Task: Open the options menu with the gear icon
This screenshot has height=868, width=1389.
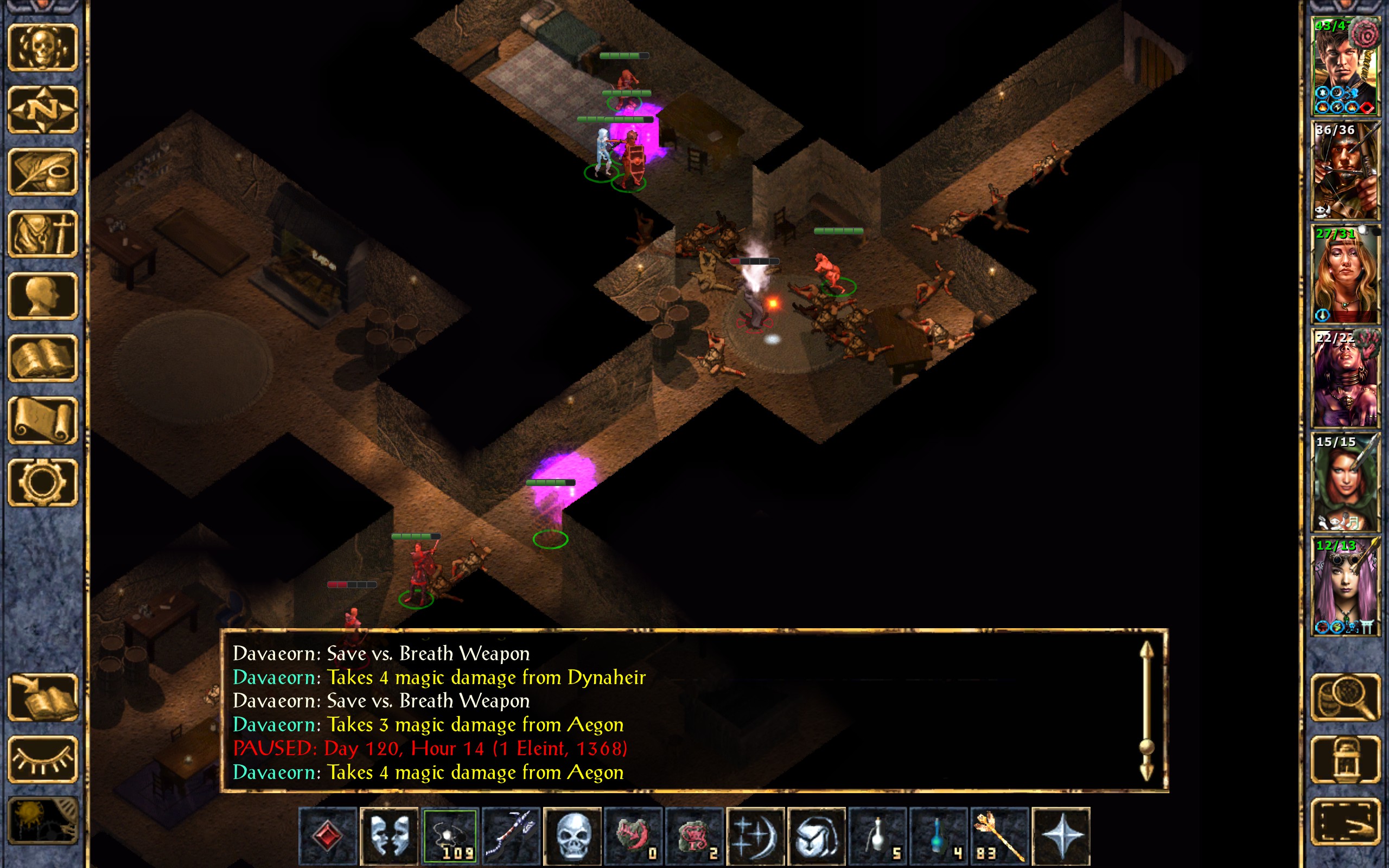Action: pyautogui.click(x=42, y=482)
